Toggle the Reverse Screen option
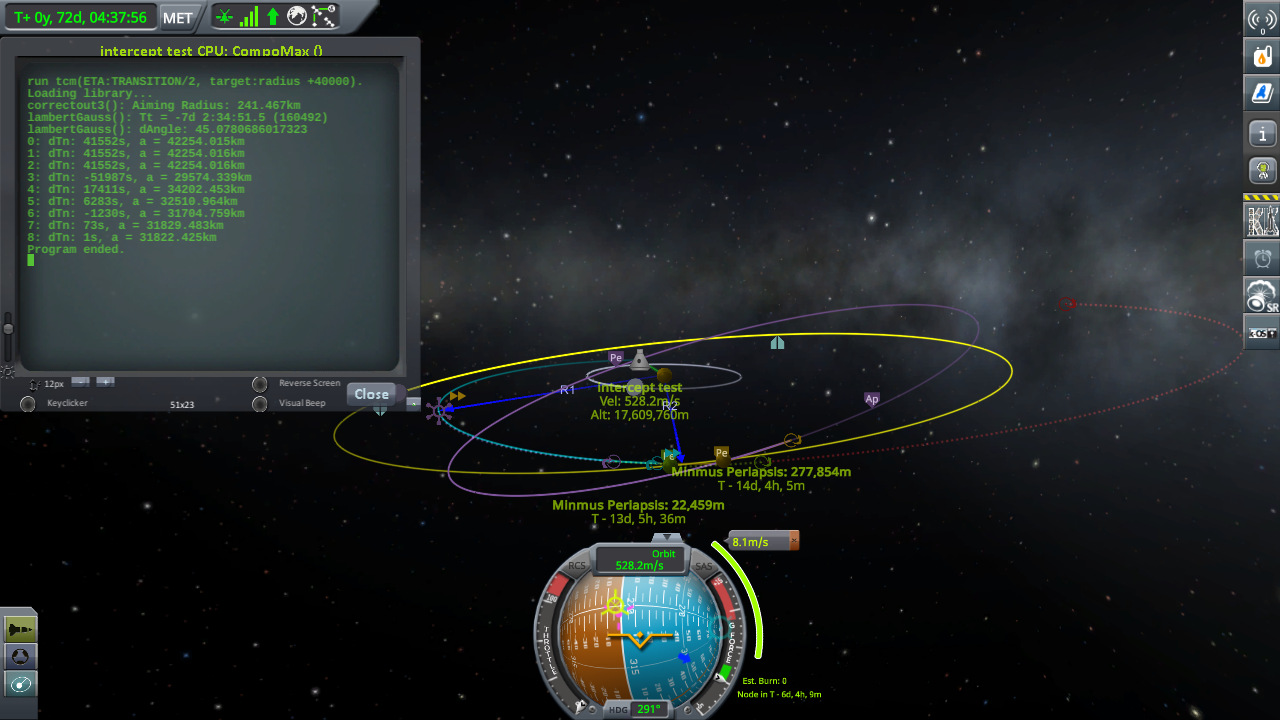 pyautogui.click(x=259, y=384)
